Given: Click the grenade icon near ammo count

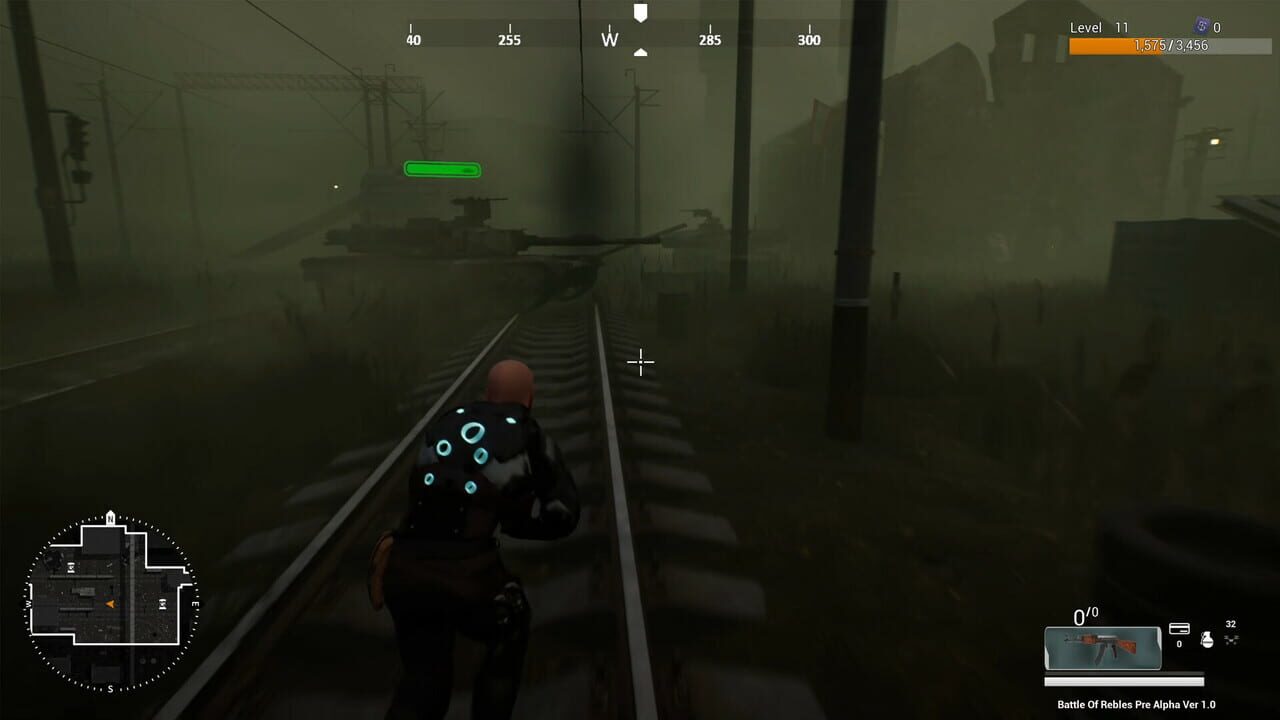Looking at the screenshot, I should click(1207, 639).
